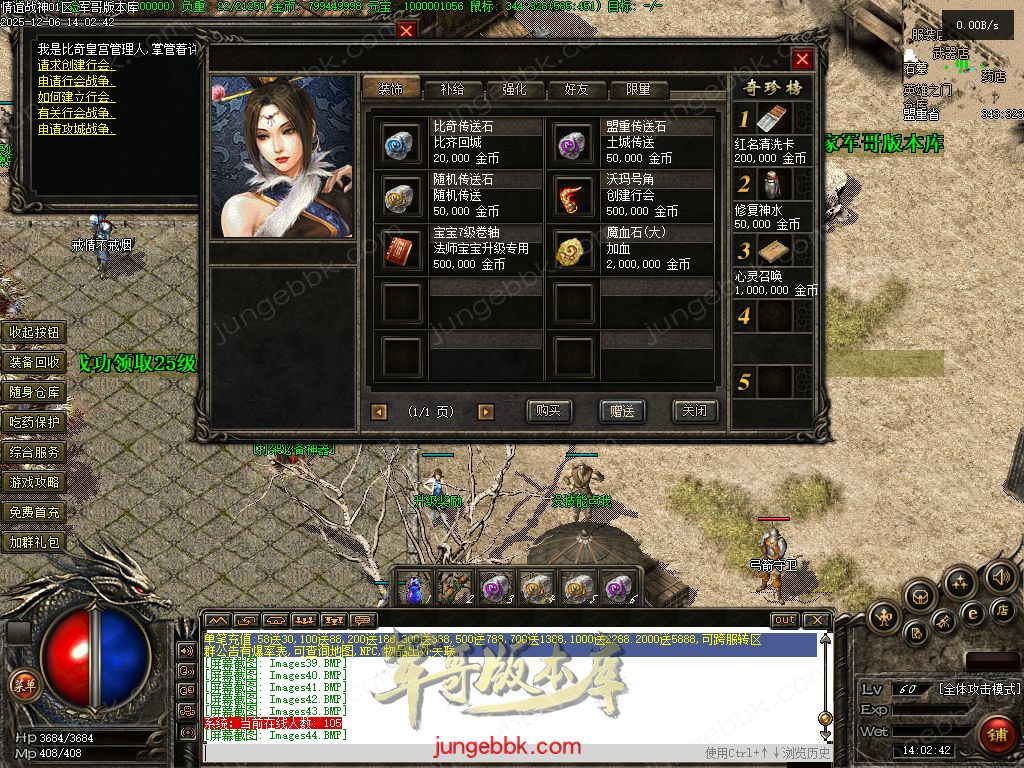Close the shop window
1024x768 pixels.
[802, 59]
